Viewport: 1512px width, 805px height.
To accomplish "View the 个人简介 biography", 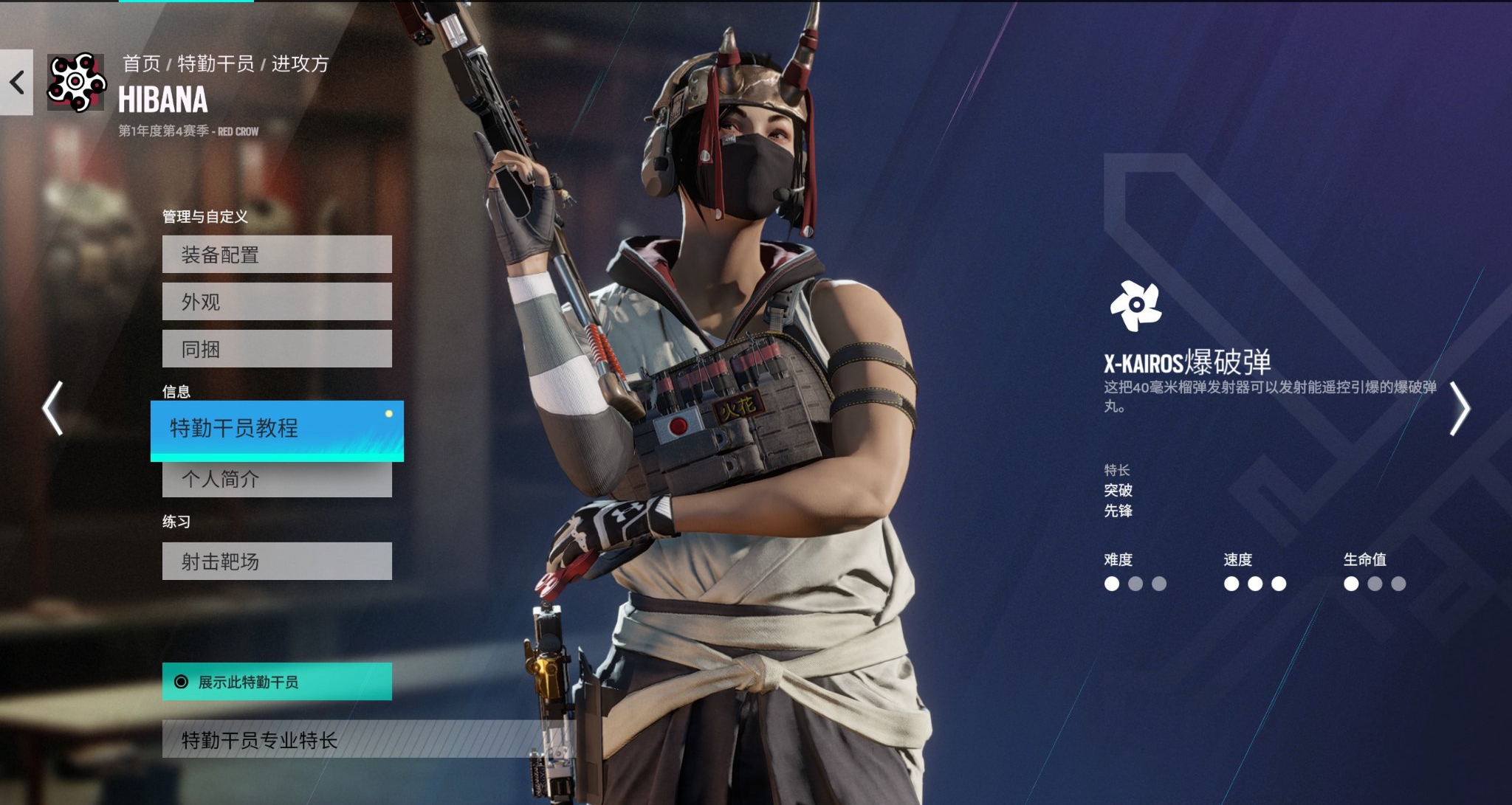I will (x=277, y=480).
